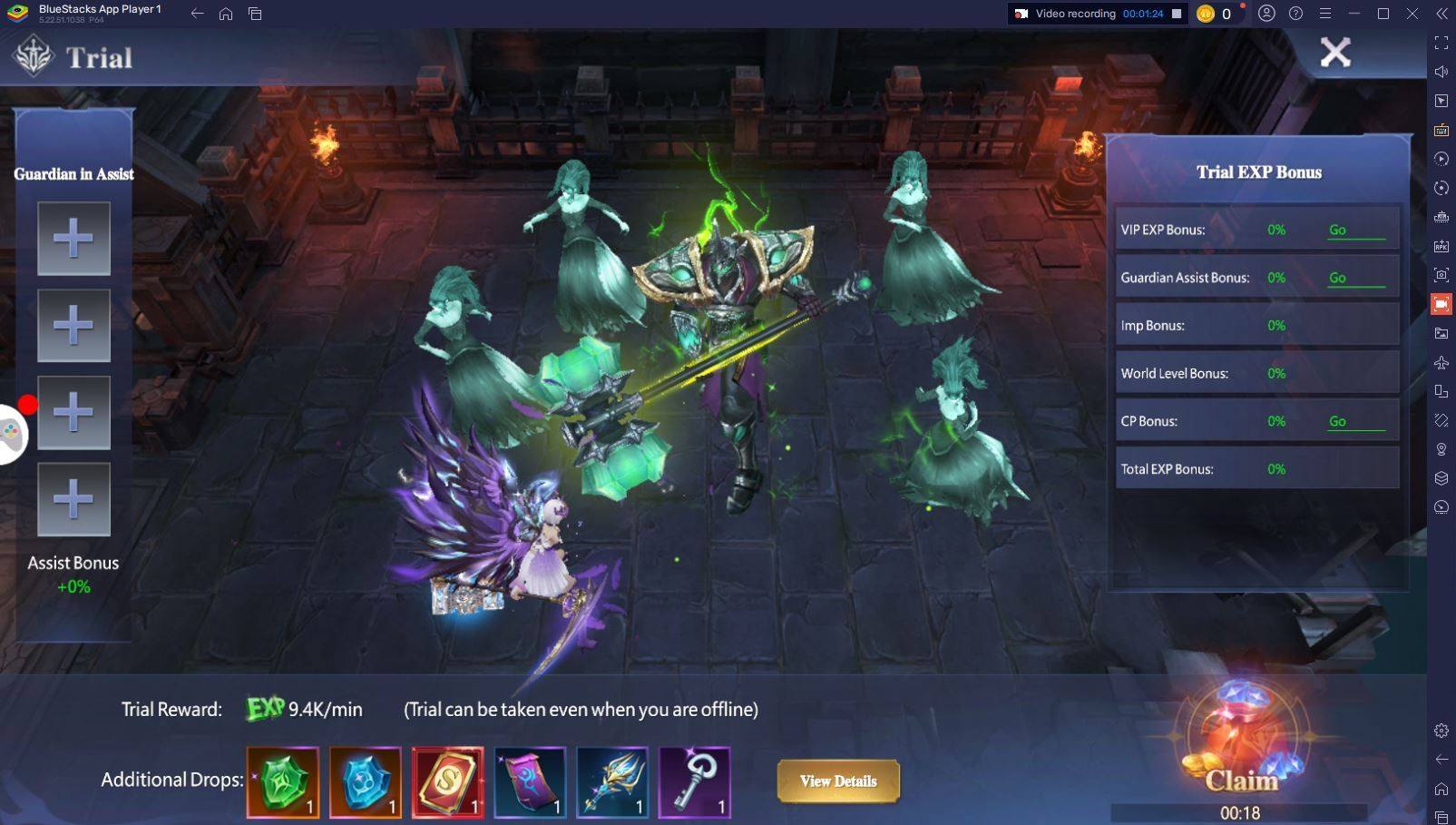Select the green gem drop item
This screenshot has width=1456, height=825.
tap(283, 782)
